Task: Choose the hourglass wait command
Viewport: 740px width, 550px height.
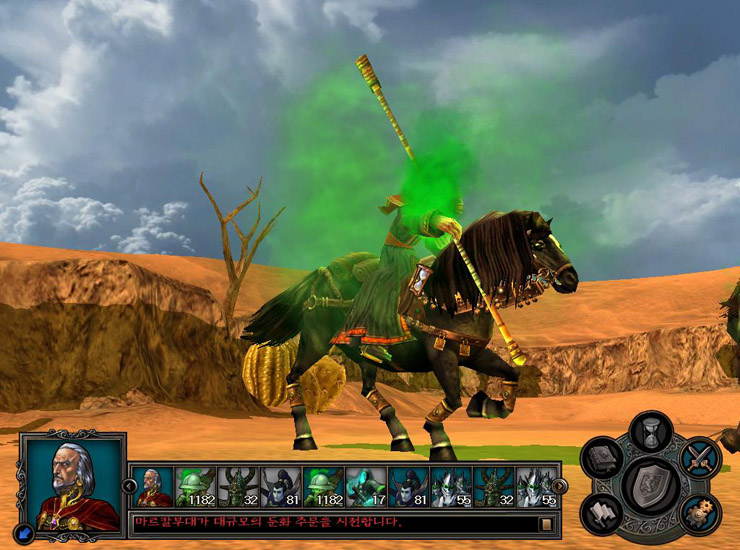Action: click(x=651, y=434)
